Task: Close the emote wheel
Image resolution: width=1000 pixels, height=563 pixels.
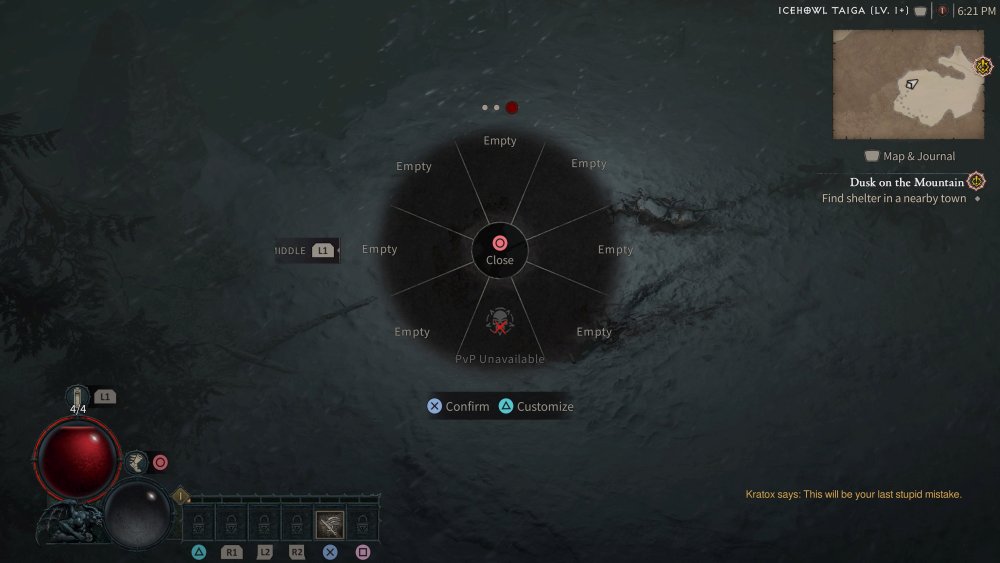Action: pos(500,250)
